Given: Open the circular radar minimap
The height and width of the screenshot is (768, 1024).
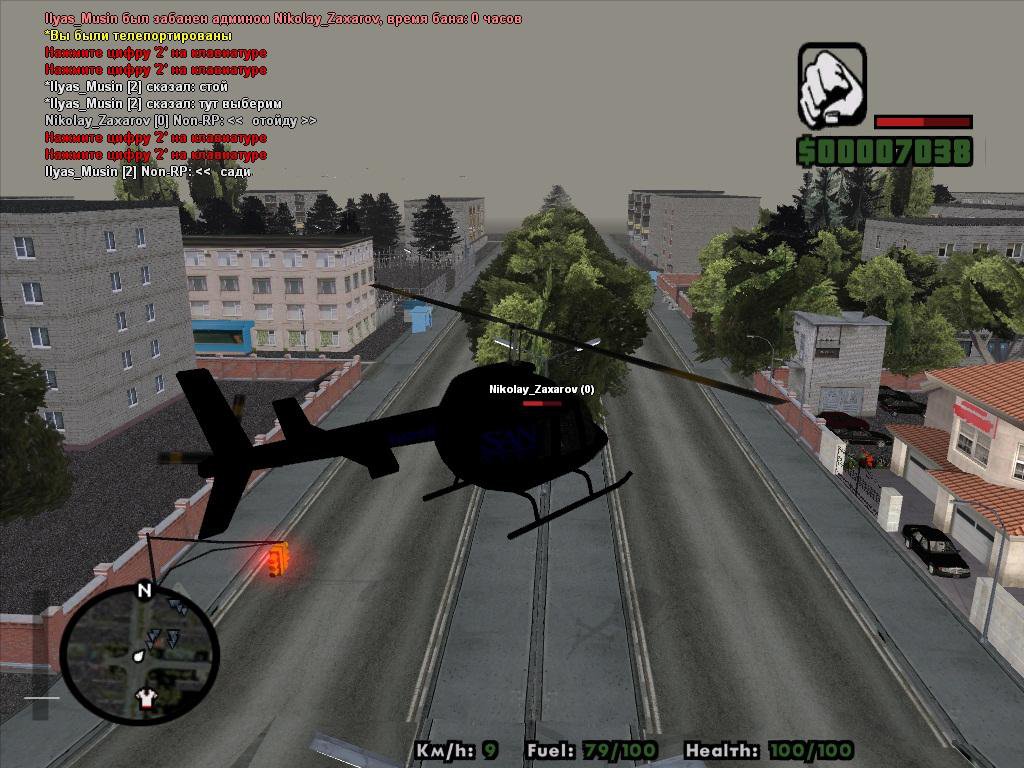Looking at the screenshot, I should 140,654.
